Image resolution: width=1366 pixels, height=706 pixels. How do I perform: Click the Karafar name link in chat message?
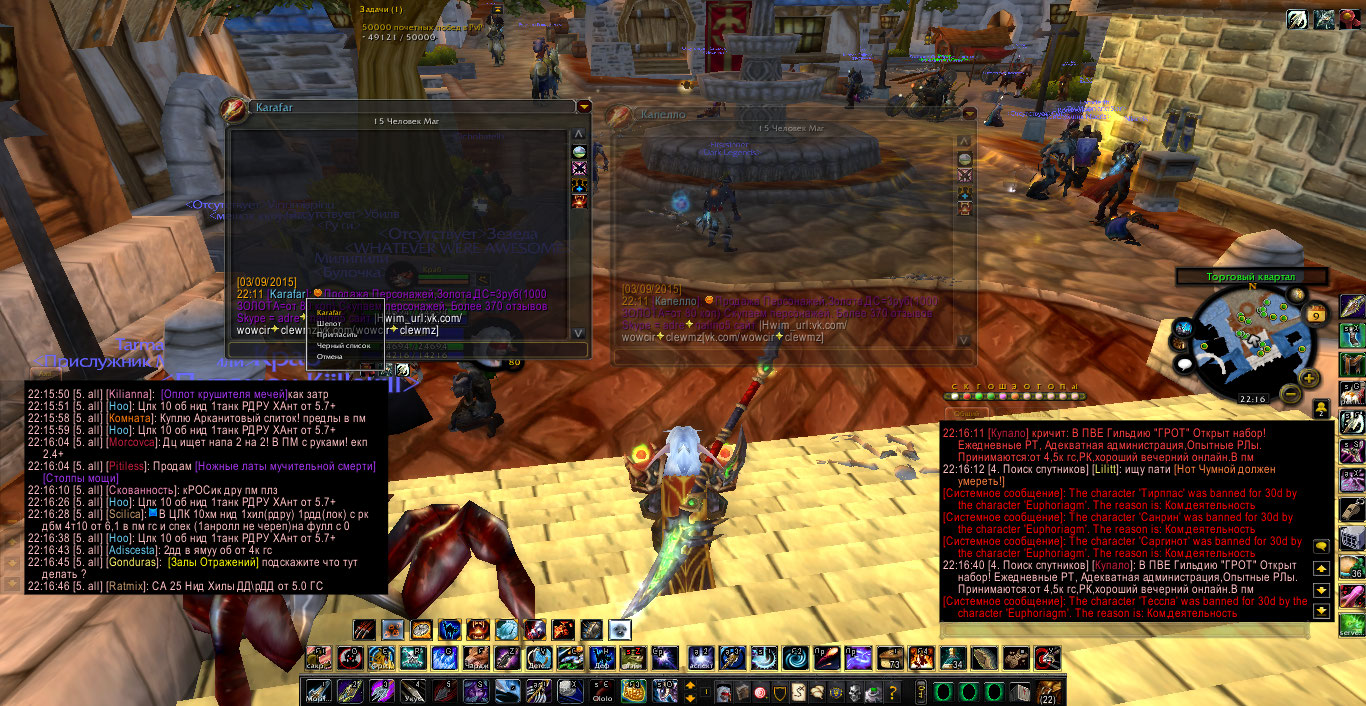[287, 294]
